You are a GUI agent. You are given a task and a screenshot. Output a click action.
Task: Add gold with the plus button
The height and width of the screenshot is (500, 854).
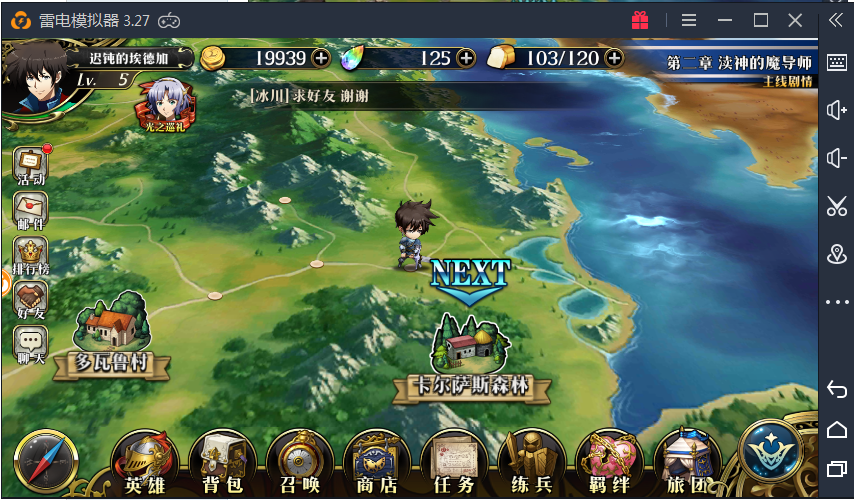point(321,58)
